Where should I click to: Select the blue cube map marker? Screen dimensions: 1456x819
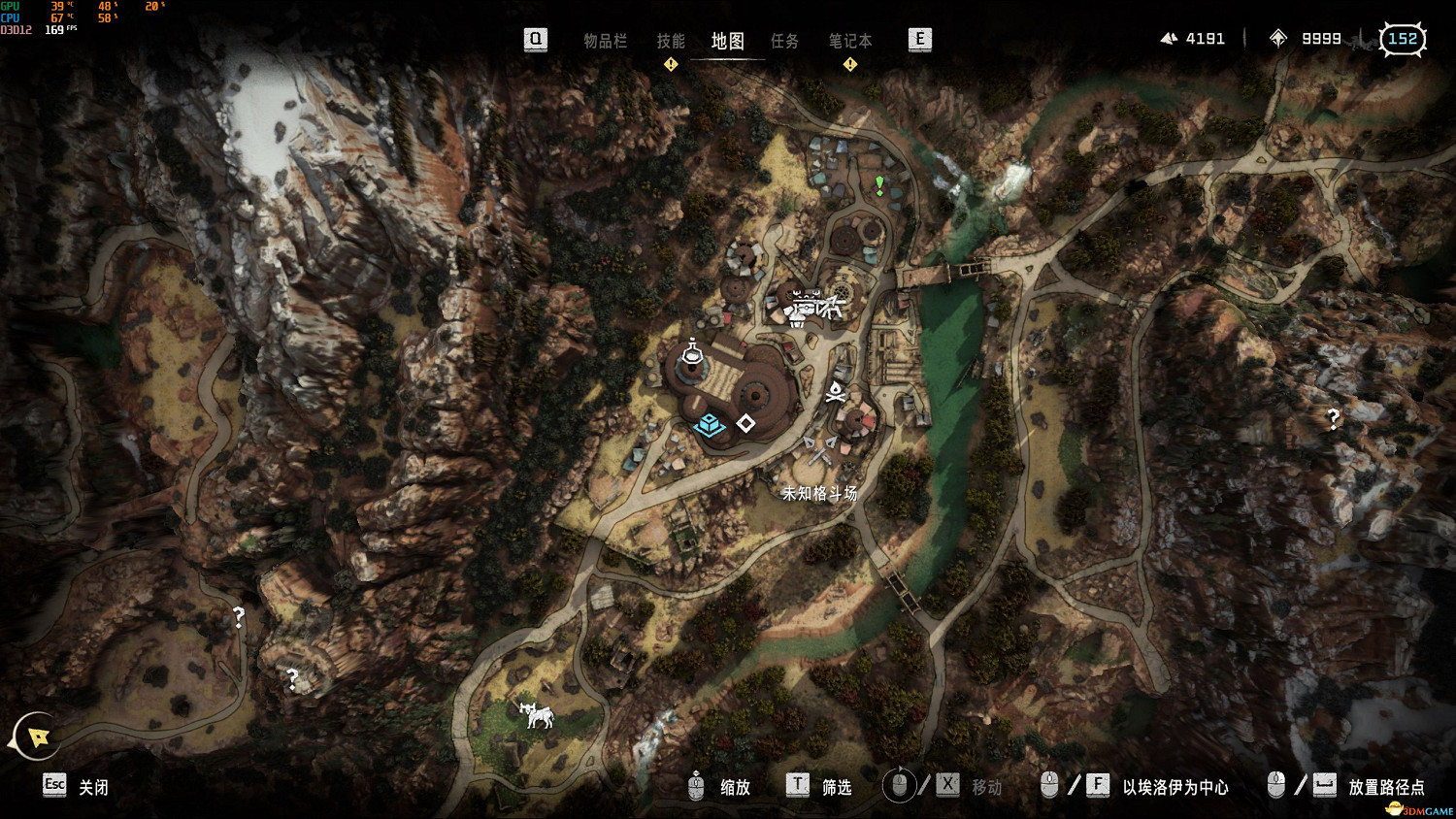click(x=710, y=424)
